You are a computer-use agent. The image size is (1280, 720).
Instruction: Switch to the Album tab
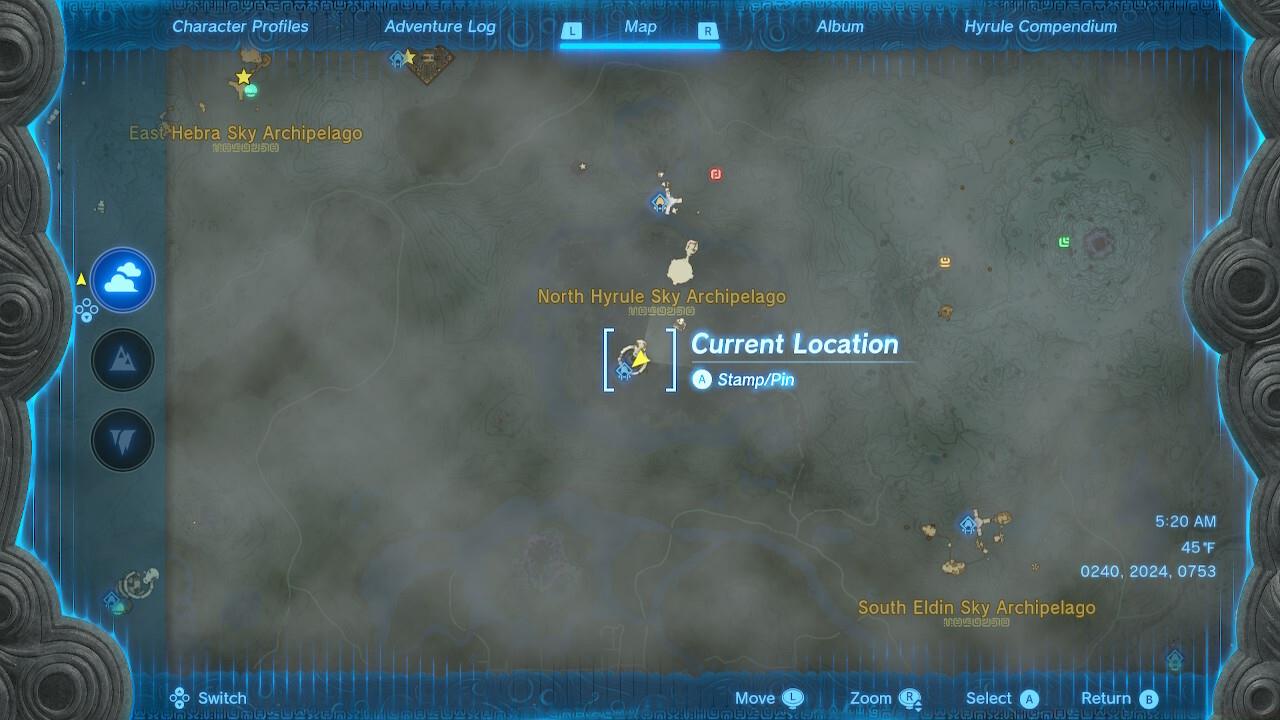(839, 27)
